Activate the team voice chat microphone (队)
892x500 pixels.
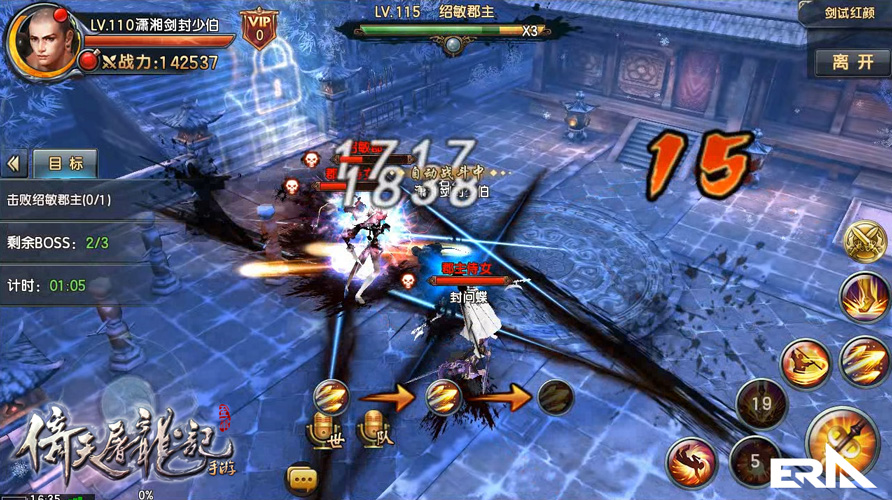click(x=375, y=430)
